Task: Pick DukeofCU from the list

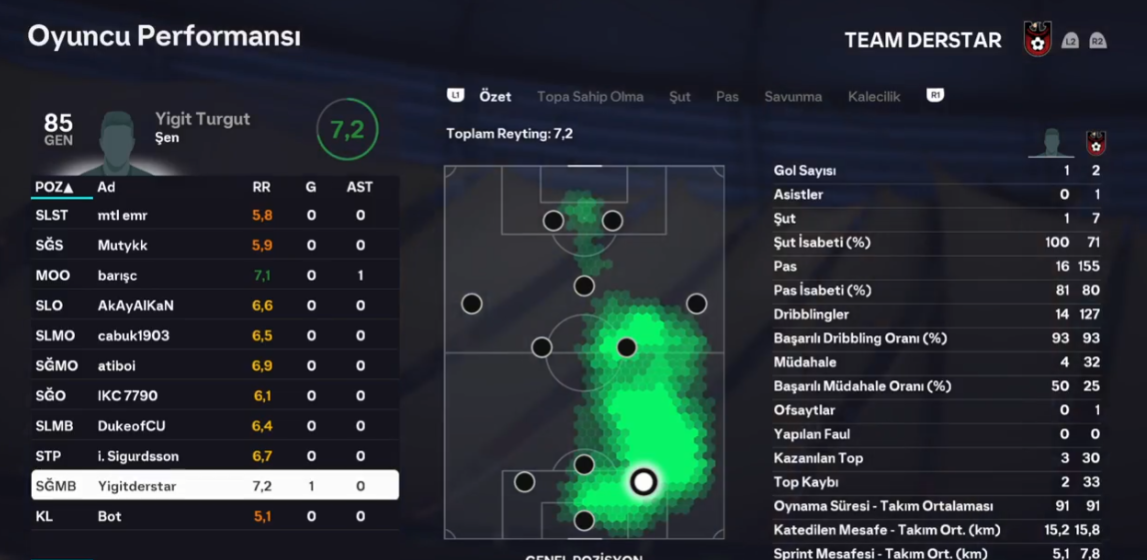Action: click(x=215, y=426)
